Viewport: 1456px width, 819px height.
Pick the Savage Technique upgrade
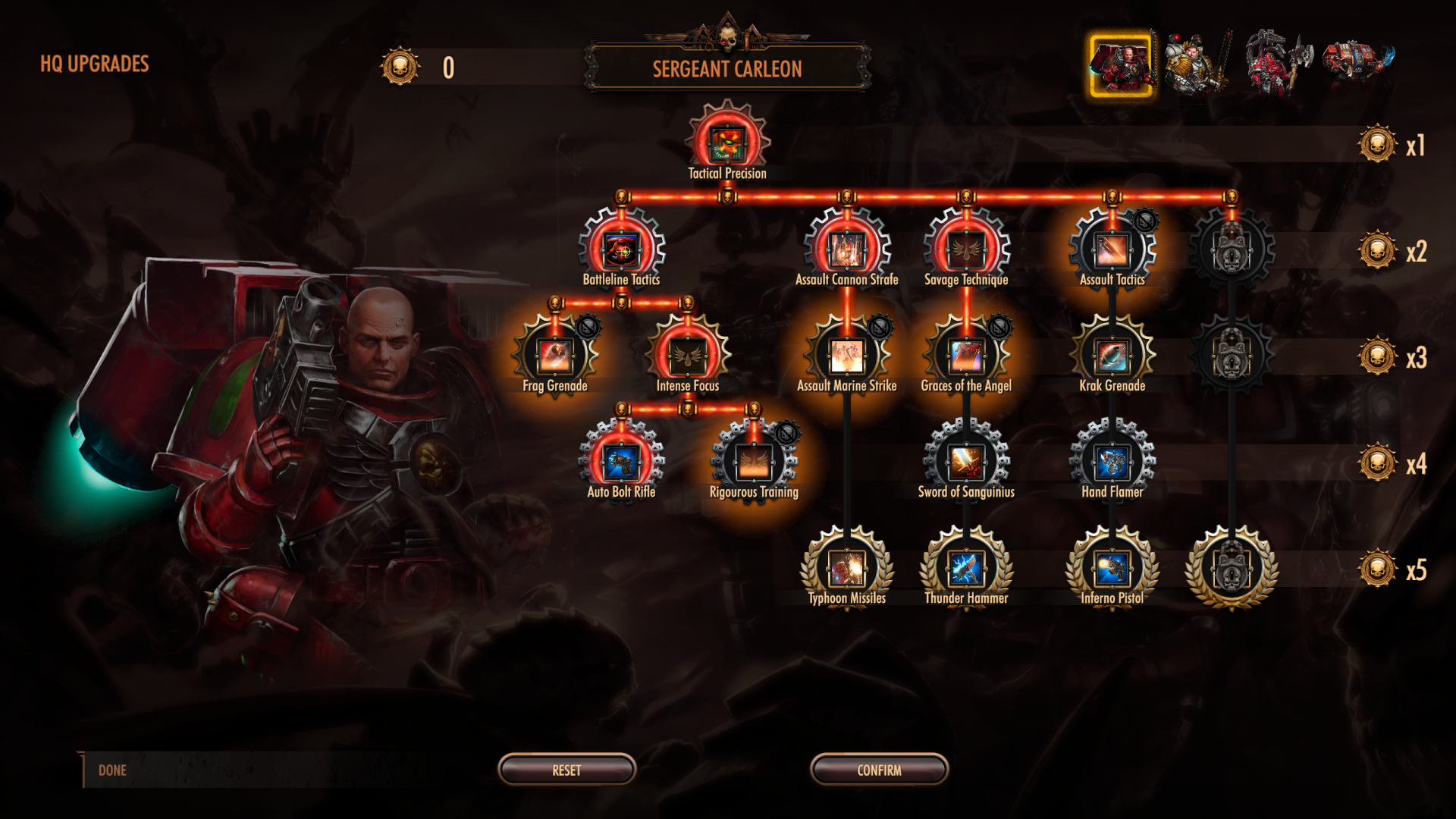pos(966,249)
